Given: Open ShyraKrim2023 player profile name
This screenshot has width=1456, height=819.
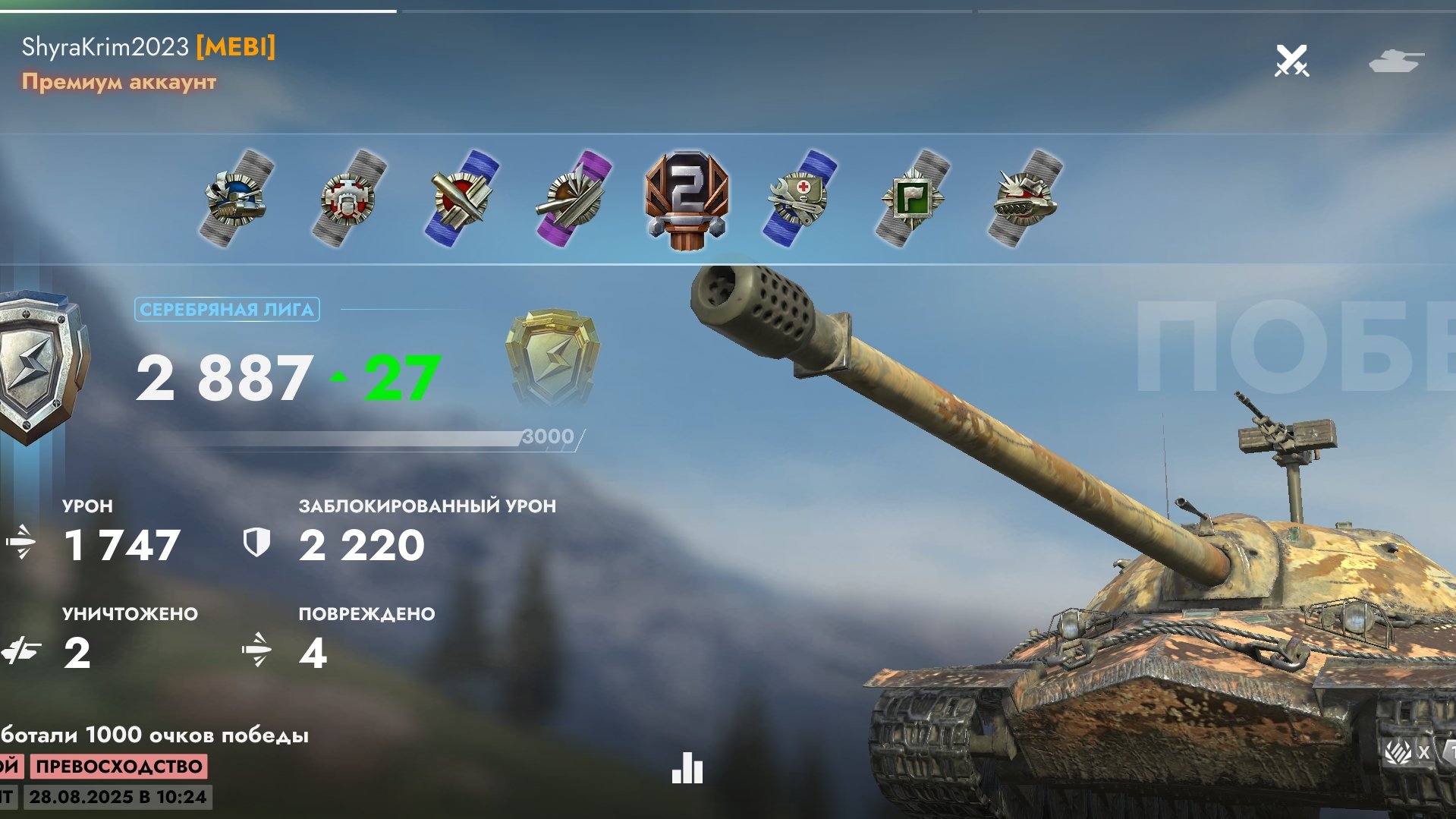Looking at the screenshot, I should [105, 47].
